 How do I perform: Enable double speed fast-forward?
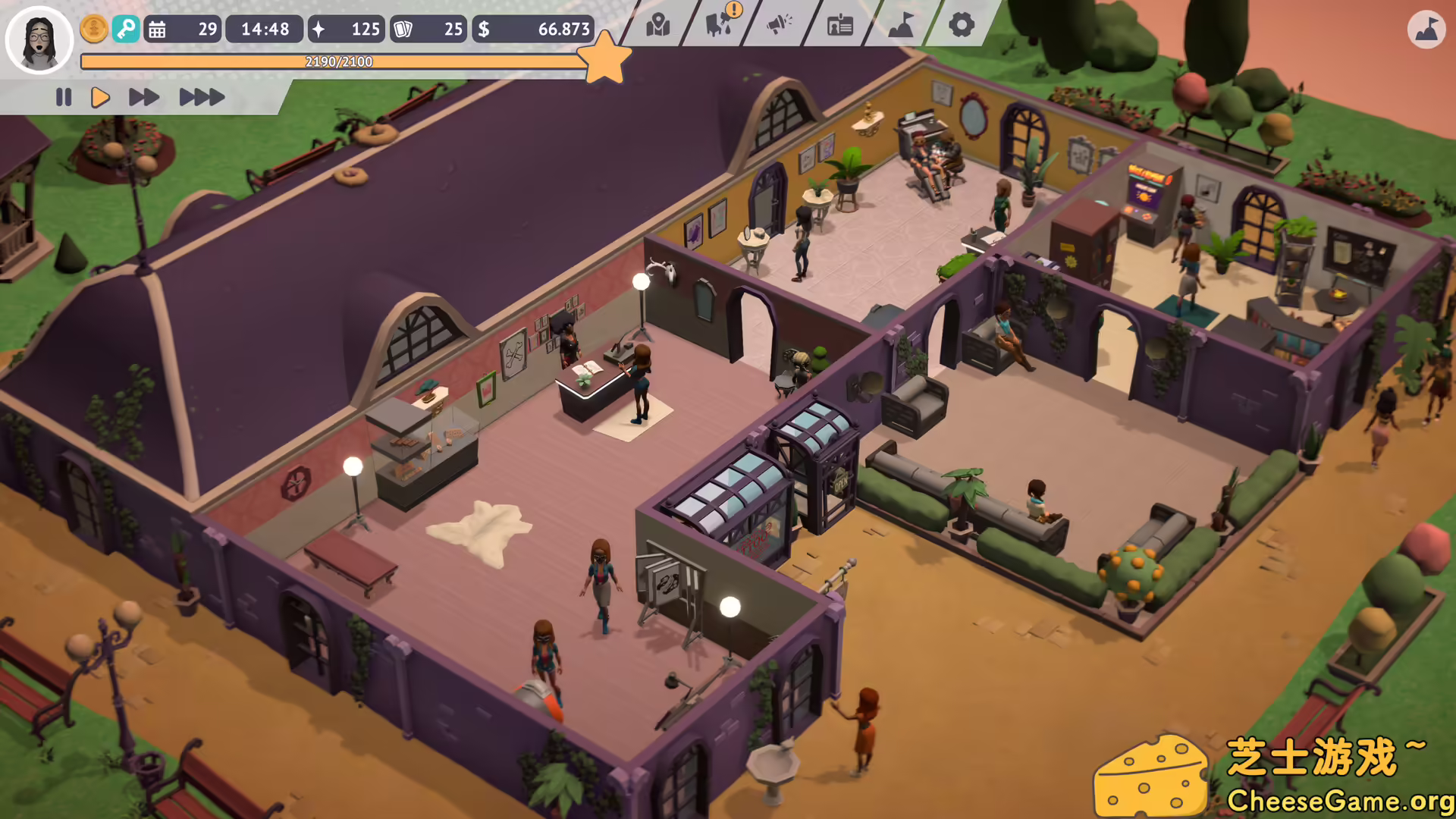(x=143, y=97)
